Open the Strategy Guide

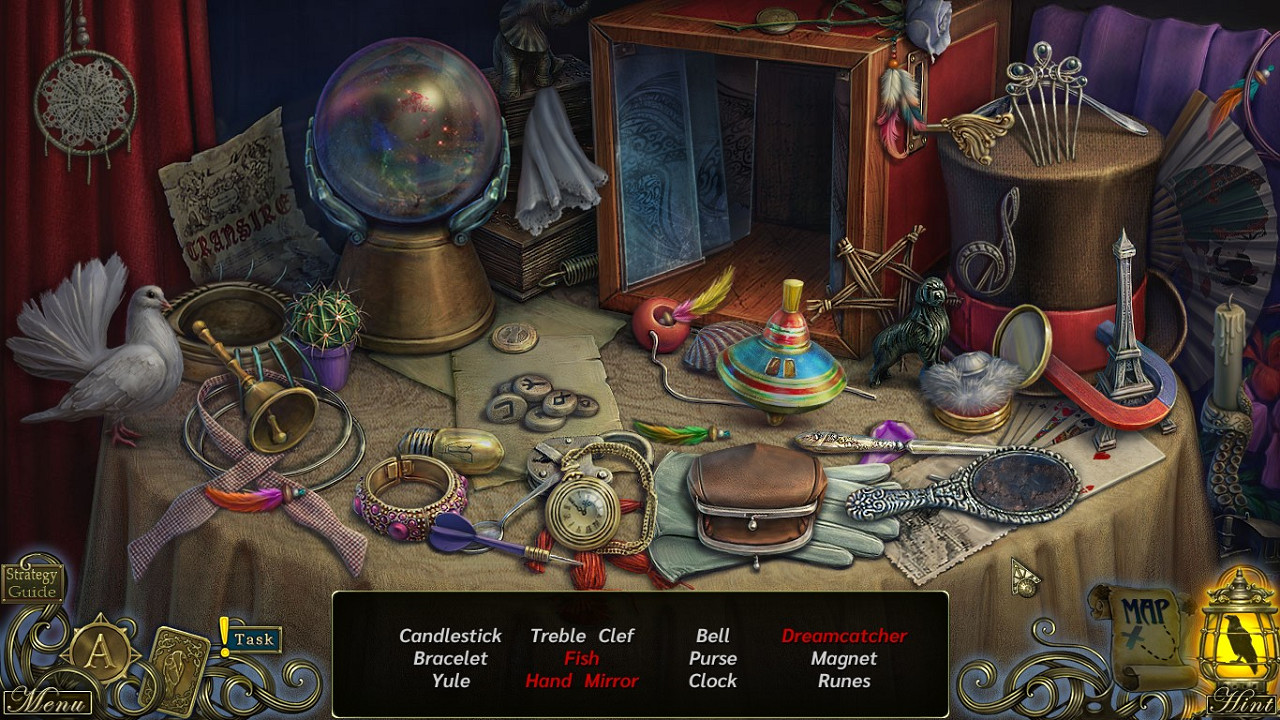32,583
